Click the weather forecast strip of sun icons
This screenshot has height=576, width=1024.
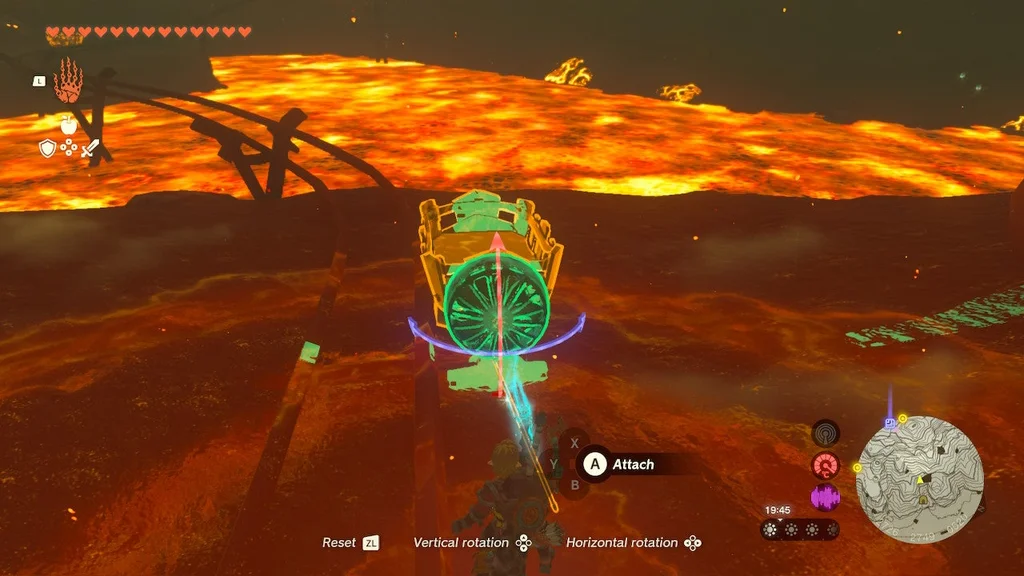[x=799, y=530]
